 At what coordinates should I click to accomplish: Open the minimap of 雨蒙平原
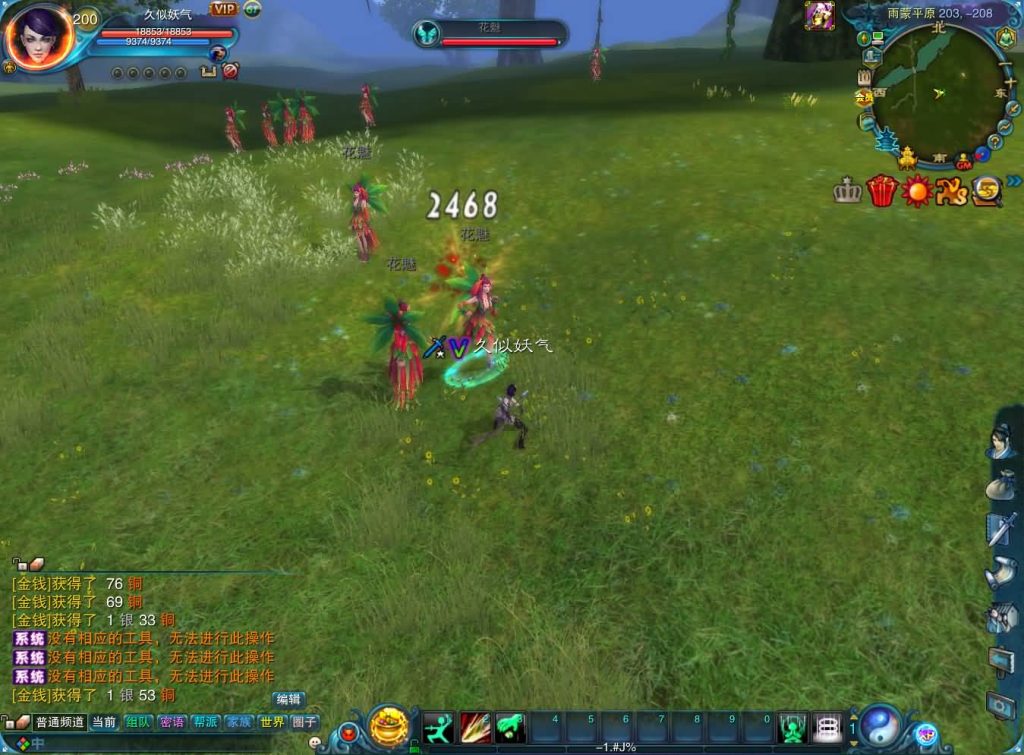(938, 94)
